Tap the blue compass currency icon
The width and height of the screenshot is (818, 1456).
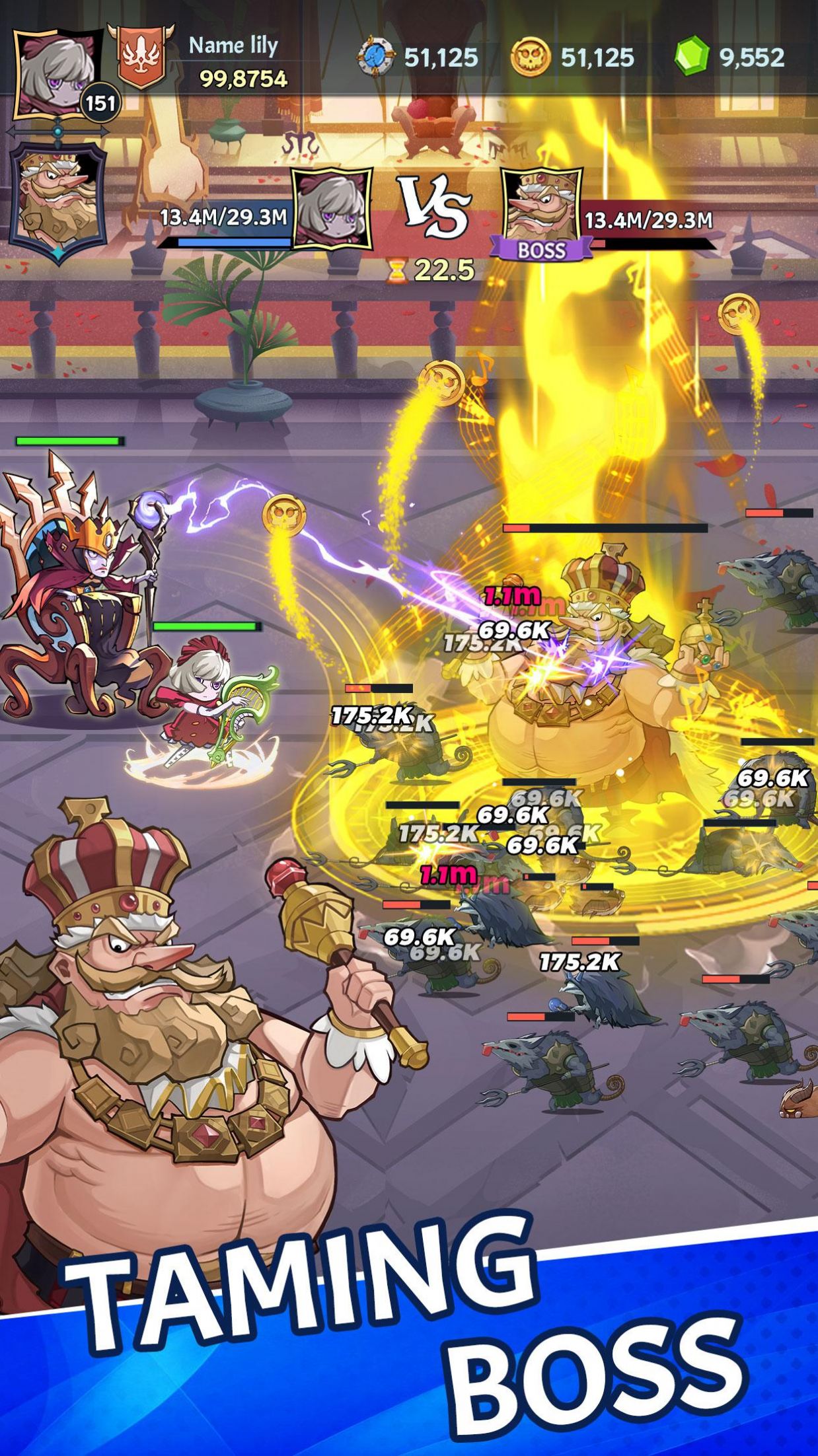click(376, 58)
